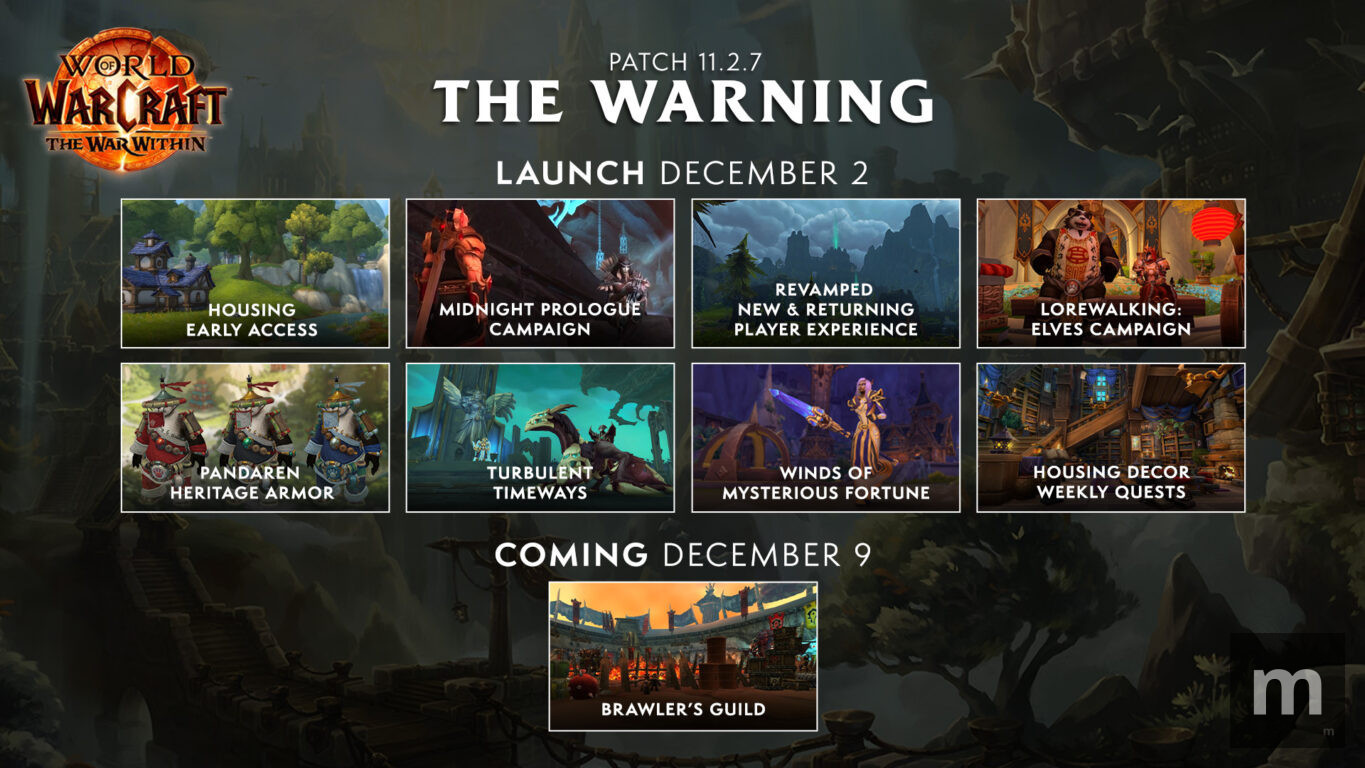The image size is (1365, 768).
Task: Click the Lorewalking: Elves Campaign tile
Action: 1111,273
